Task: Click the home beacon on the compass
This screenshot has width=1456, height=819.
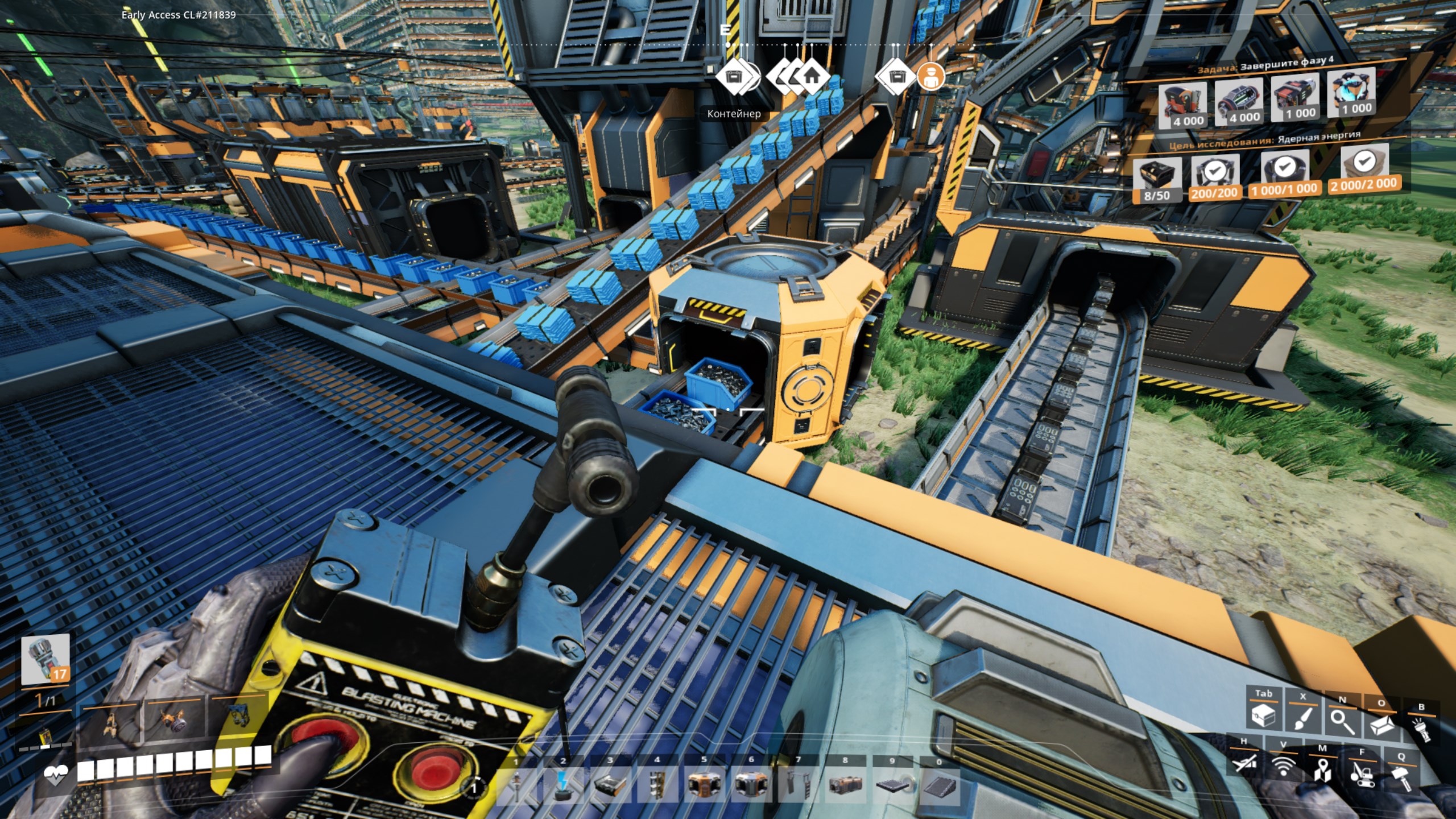Action: click(812, 76)
